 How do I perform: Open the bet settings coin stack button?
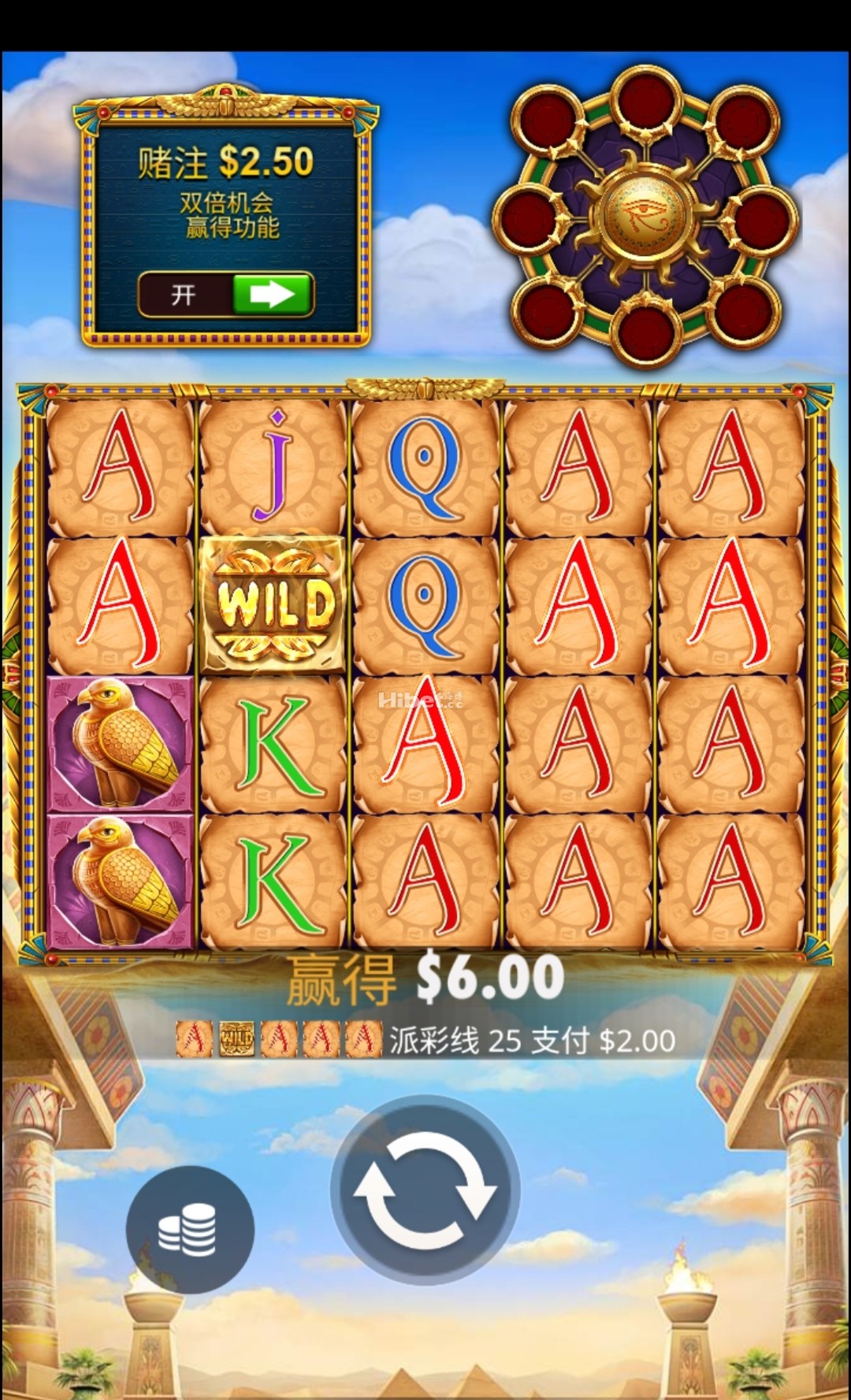(x=189, y=1228)
